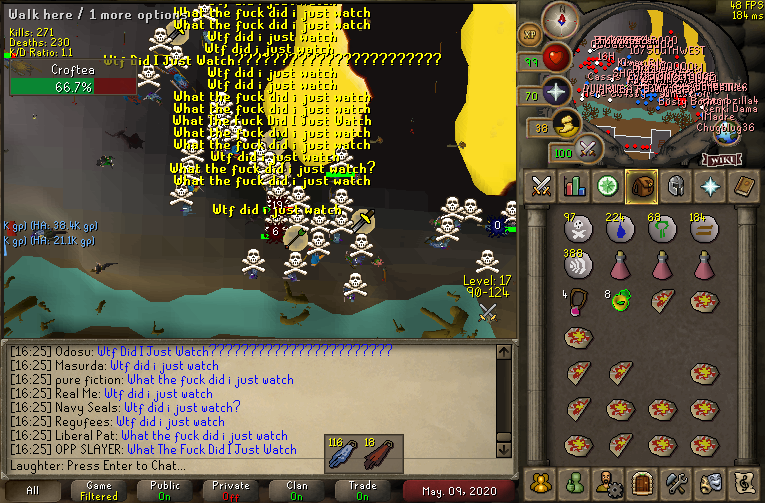Activate quick-prayers via the prayer orb

tap(556, 94)
